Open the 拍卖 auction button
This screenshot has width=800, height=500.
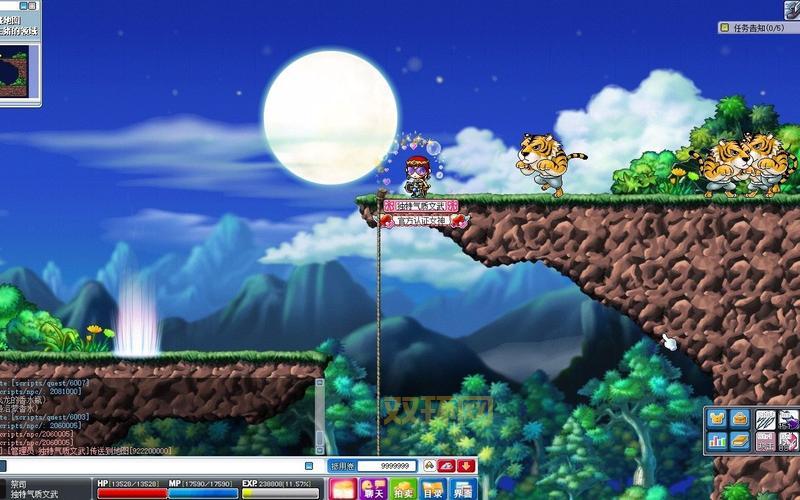pyautogui.click(x=403, y=490)
